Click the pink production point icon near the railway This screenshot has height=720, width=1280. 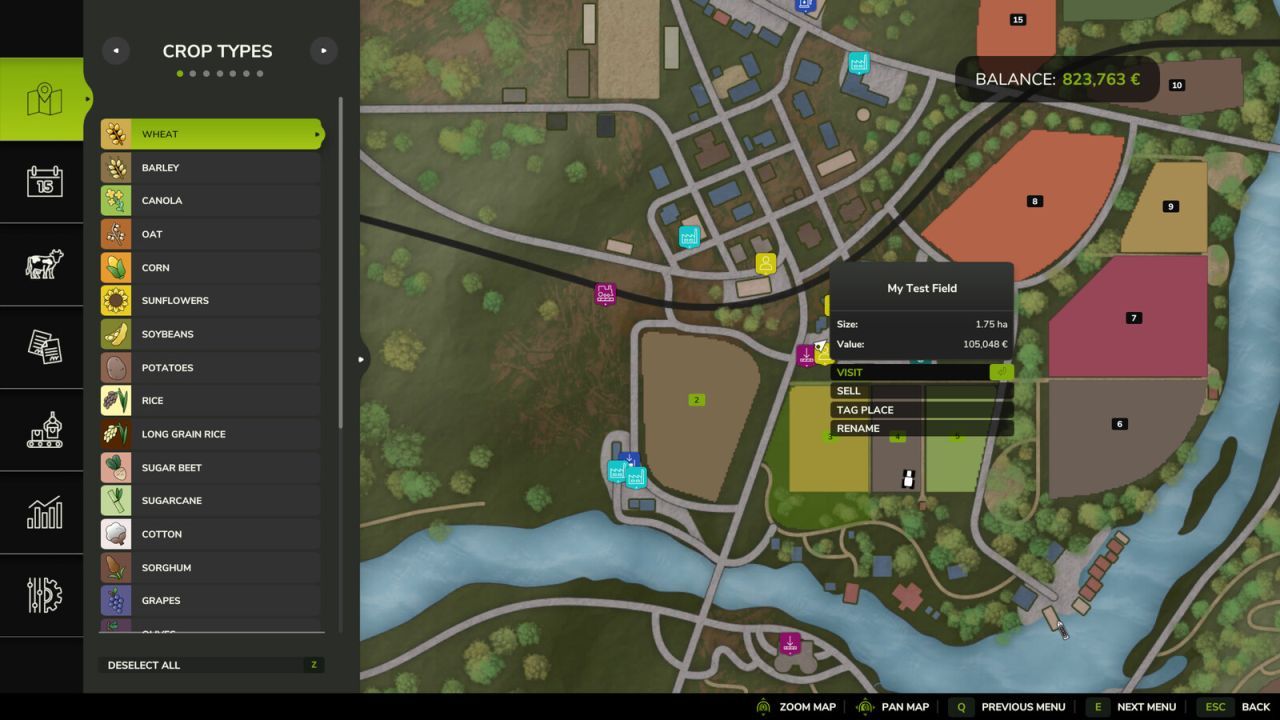pyautogui.click(x=606, y=294)
